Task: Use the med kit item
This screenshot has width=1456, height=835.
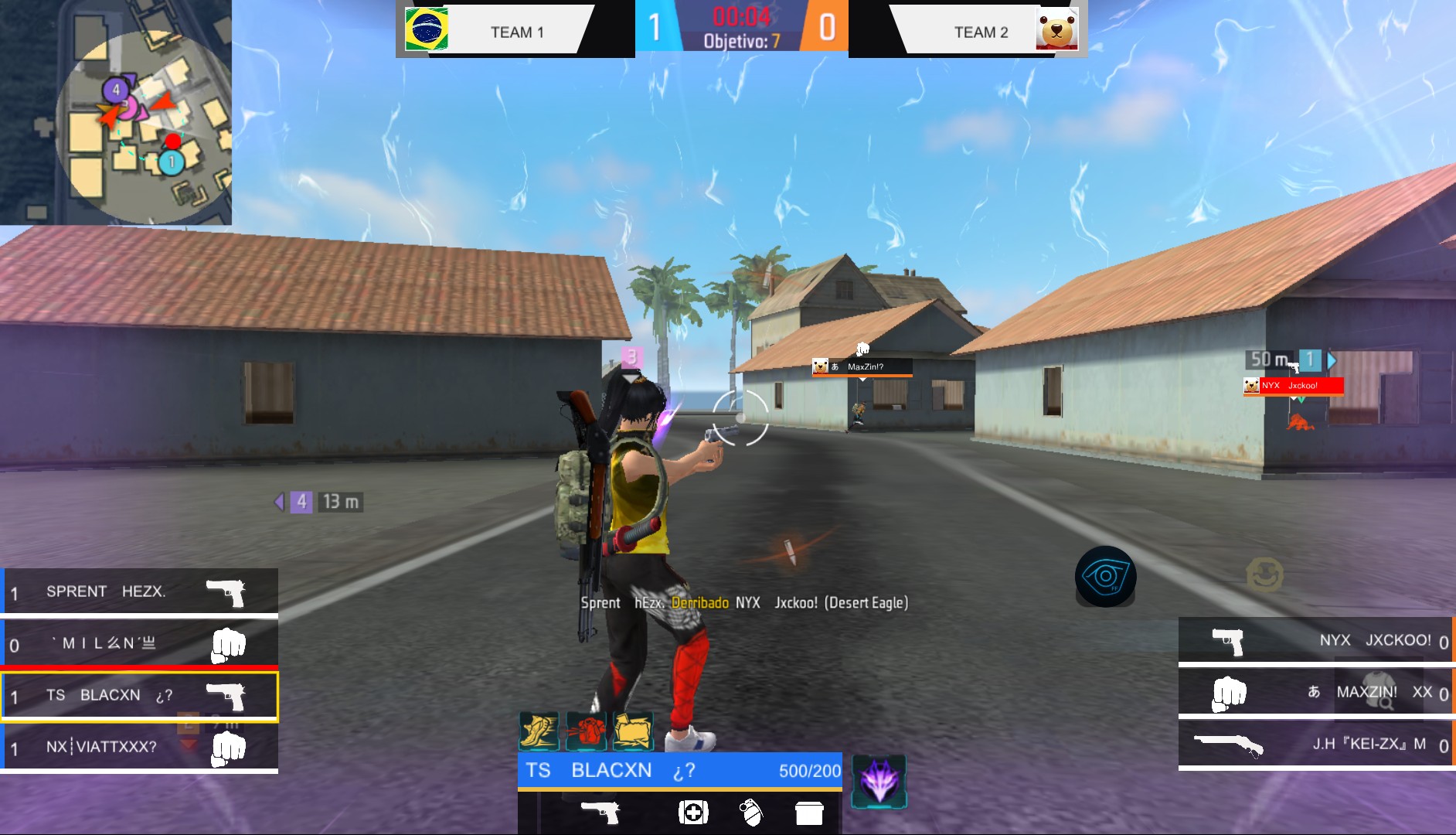Action: [x=693, y=813]
